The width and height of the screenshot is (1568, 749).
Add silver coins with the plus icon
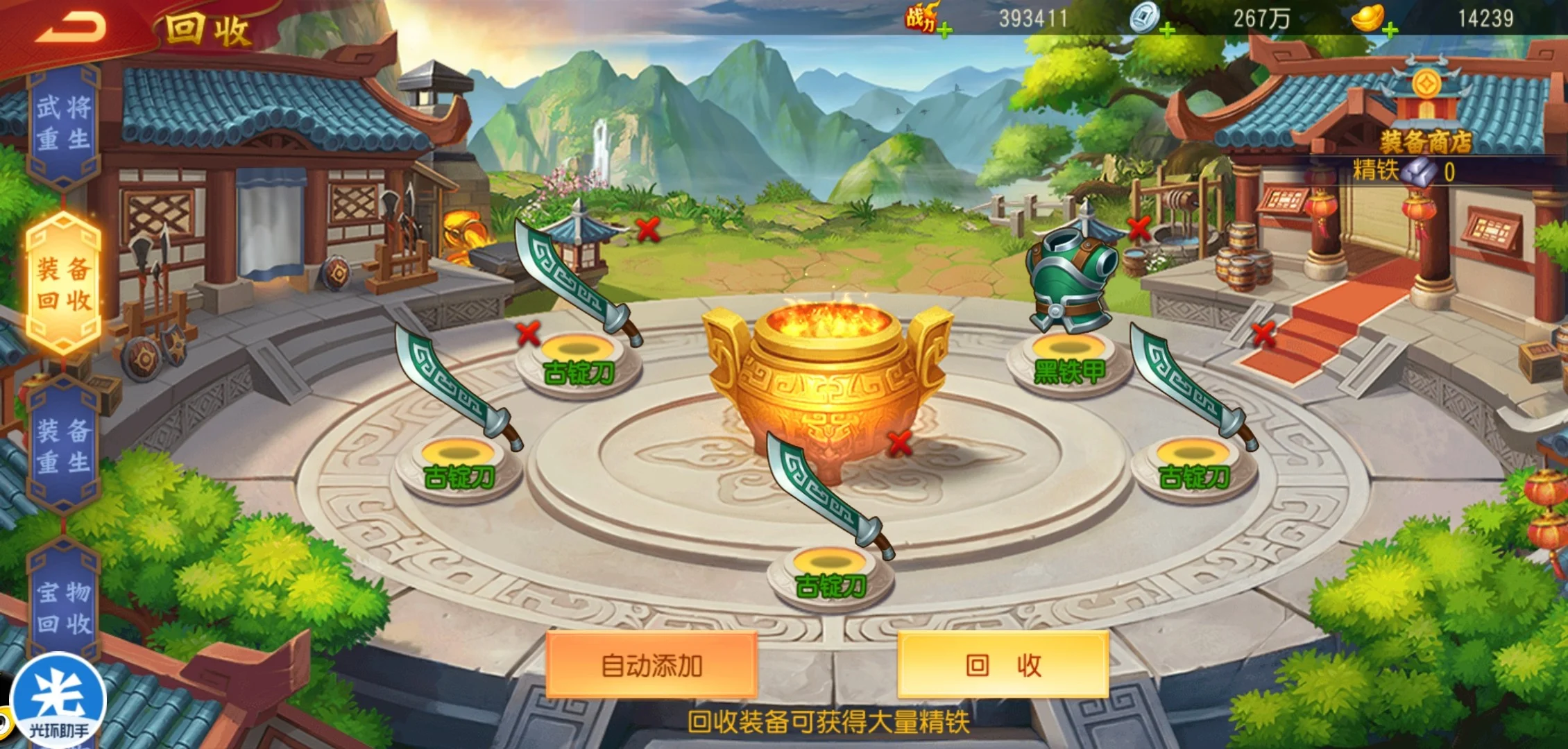(1167, 30)
